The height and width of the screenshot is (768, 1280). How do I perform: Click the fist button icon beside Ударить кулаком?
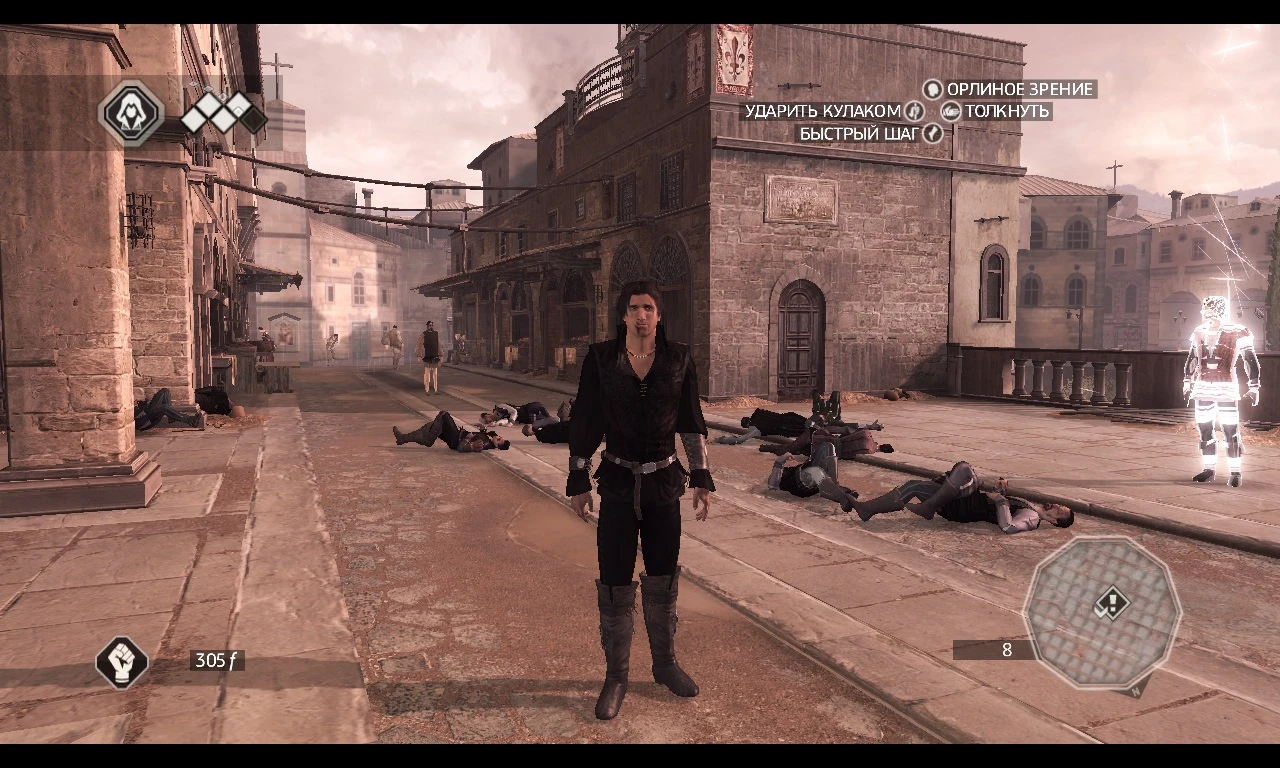point(914,111)
